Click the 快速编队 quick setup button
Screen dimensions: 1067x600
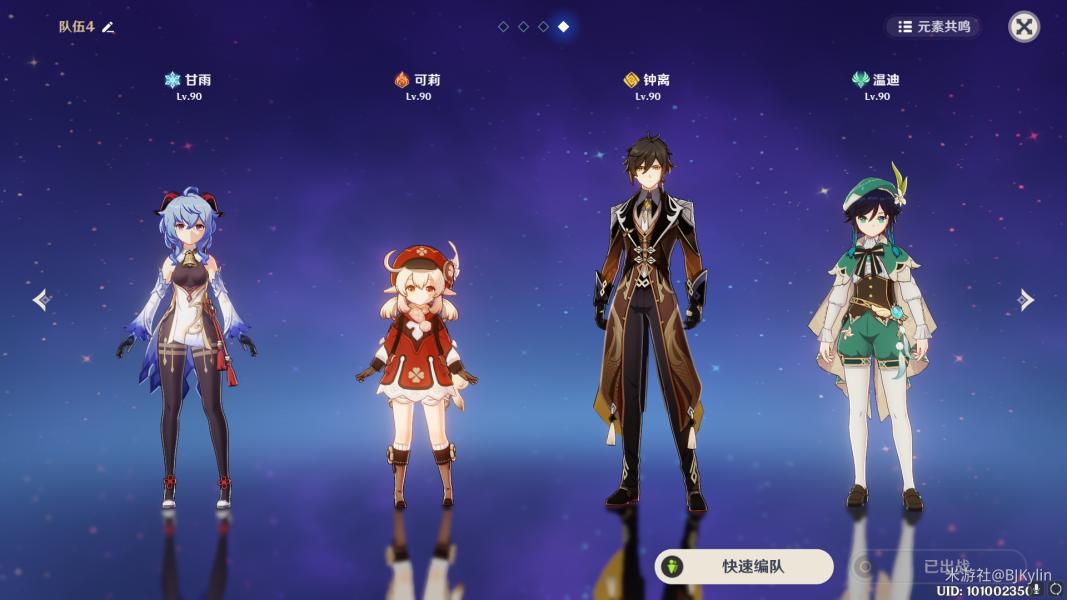[x=744, y=566]
